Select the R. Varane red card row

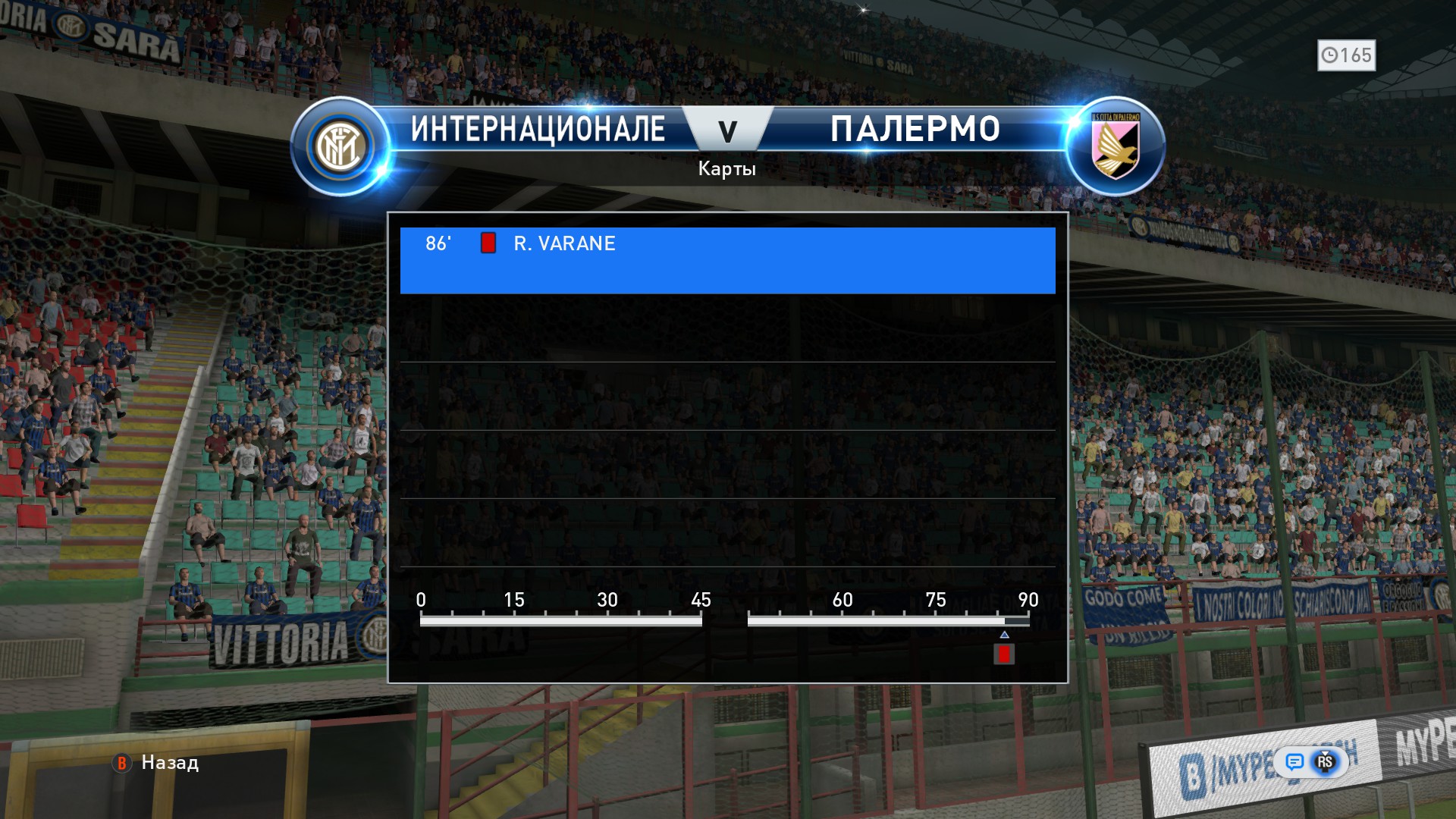pyautogui.click(x=726, y=259)
